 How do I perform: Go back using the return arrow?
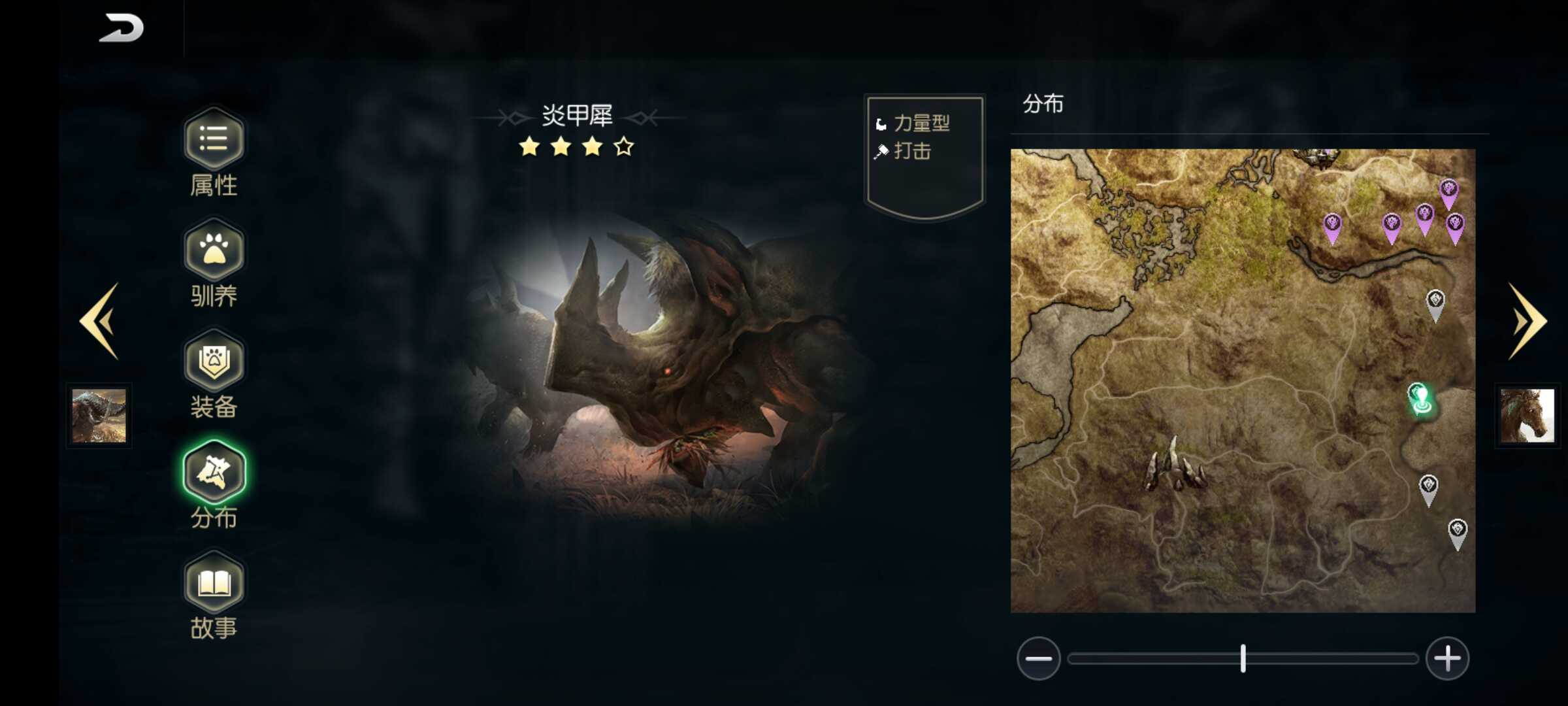(x=122, y=28)
